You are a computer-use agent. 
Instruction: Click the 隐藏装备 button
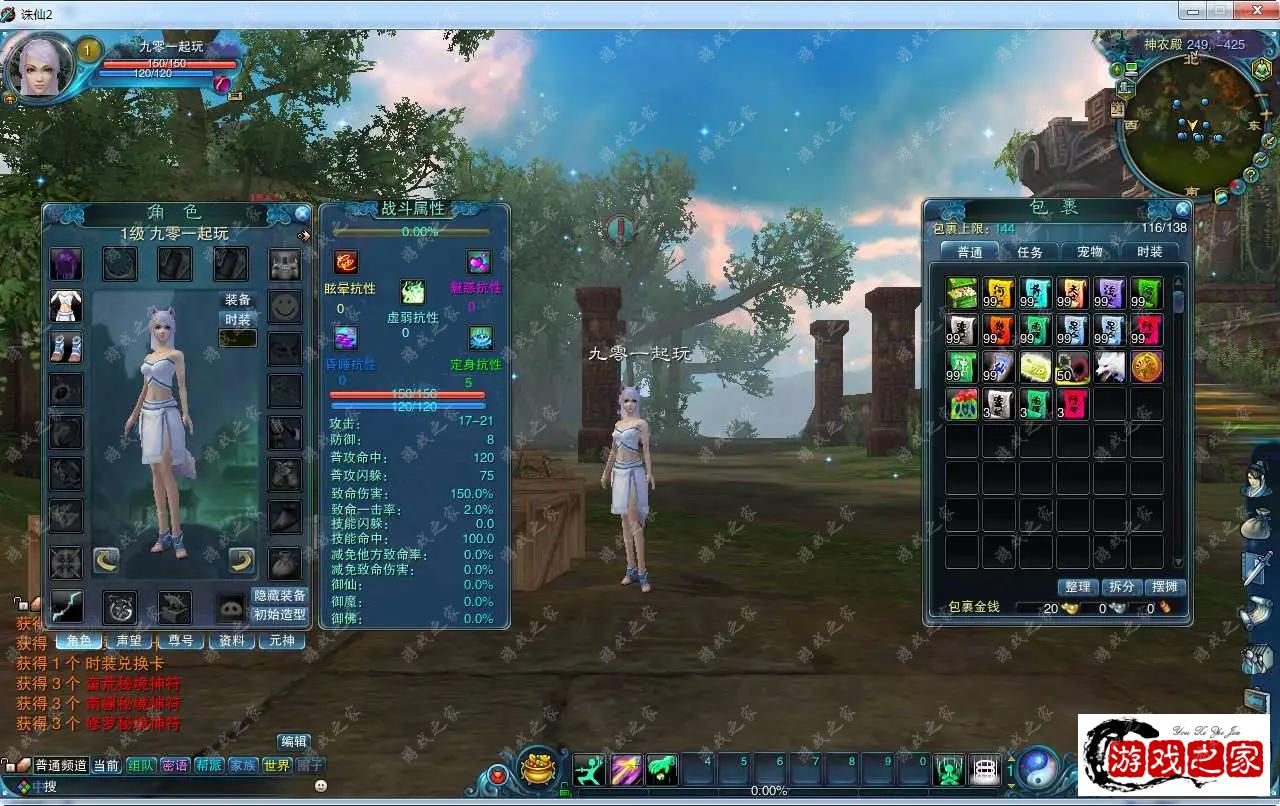coord(279,595)
